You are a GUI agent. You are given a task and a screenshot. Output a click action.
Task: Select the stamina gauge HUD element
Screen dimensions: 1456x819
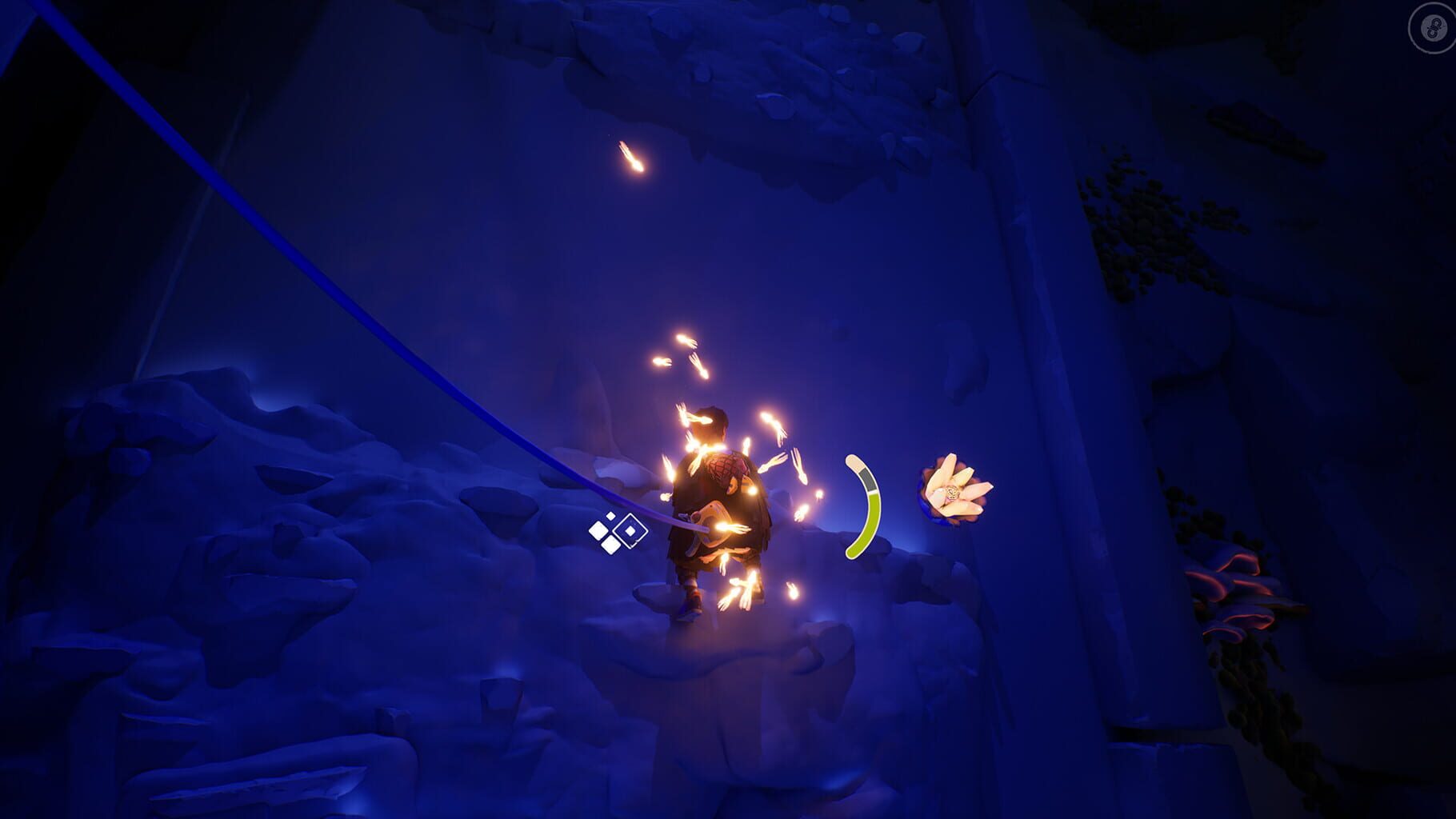(864, 504)
